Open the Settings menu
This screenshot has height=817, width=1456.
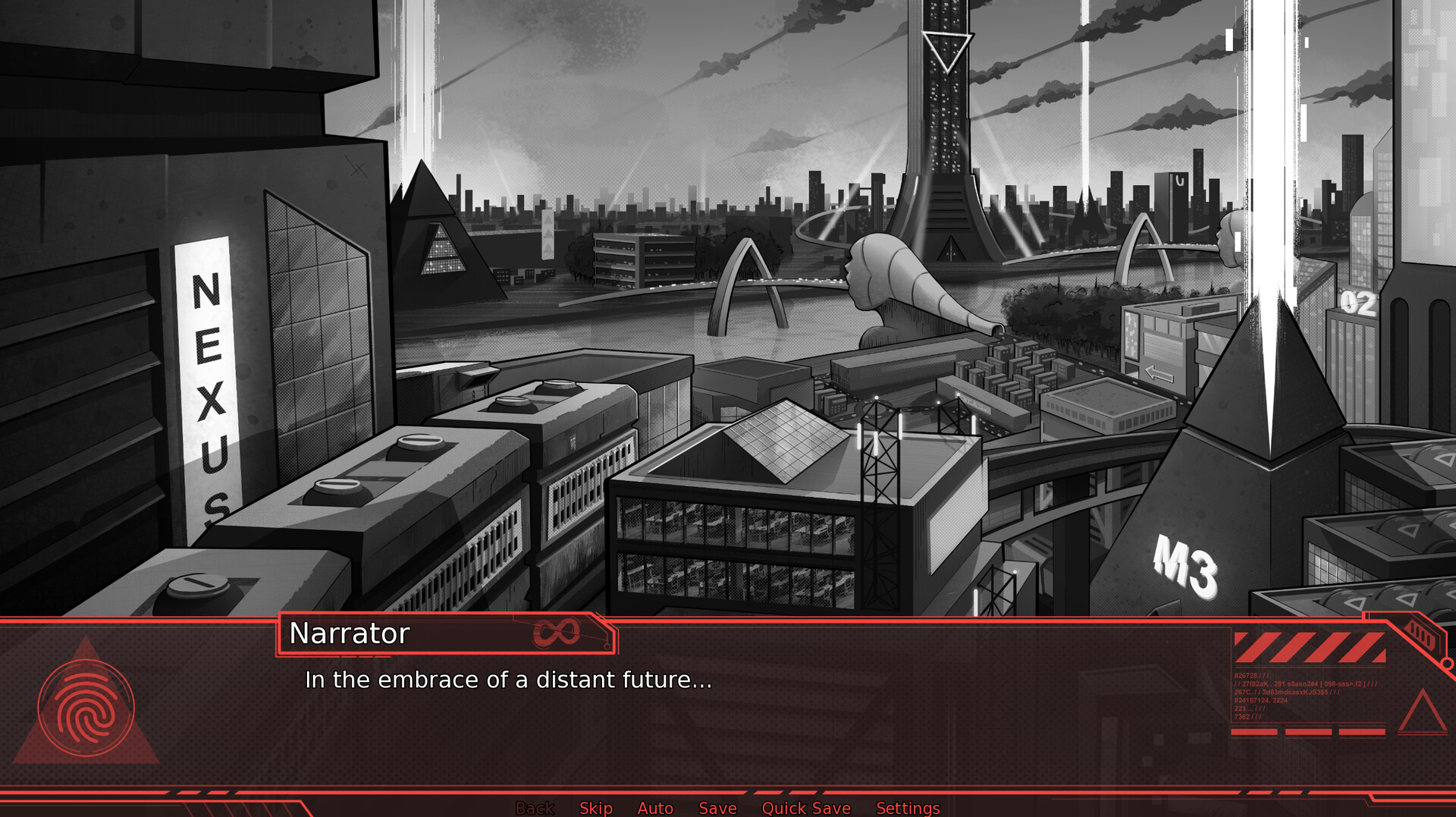coord(908,808)
